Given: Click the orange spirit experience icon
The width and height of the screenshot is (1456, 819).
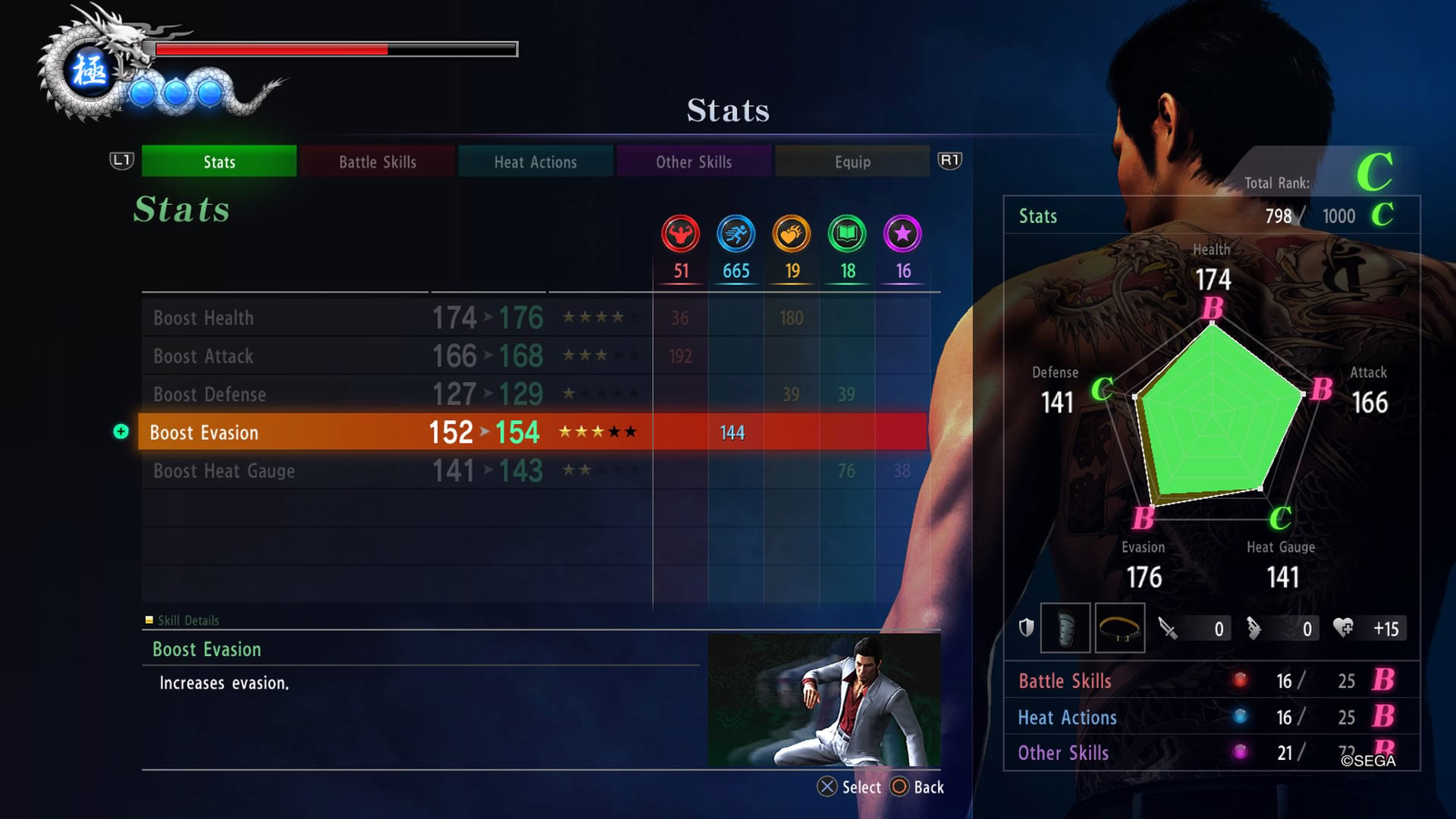Looking at the screenshot, I should pos(792,234).
